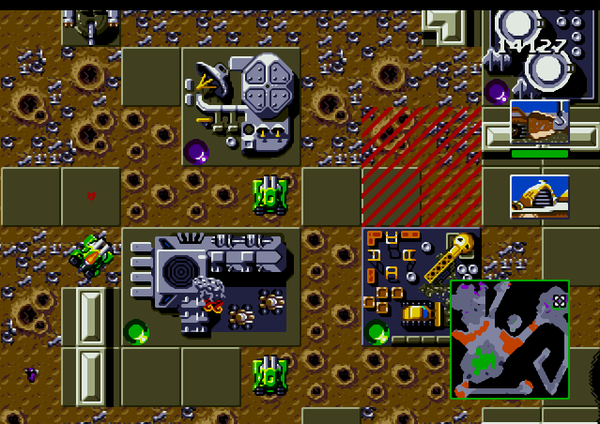This screenshot has width=600, height=424.
Task: Choose the domed structure build icon
Action: click(540, 196)
